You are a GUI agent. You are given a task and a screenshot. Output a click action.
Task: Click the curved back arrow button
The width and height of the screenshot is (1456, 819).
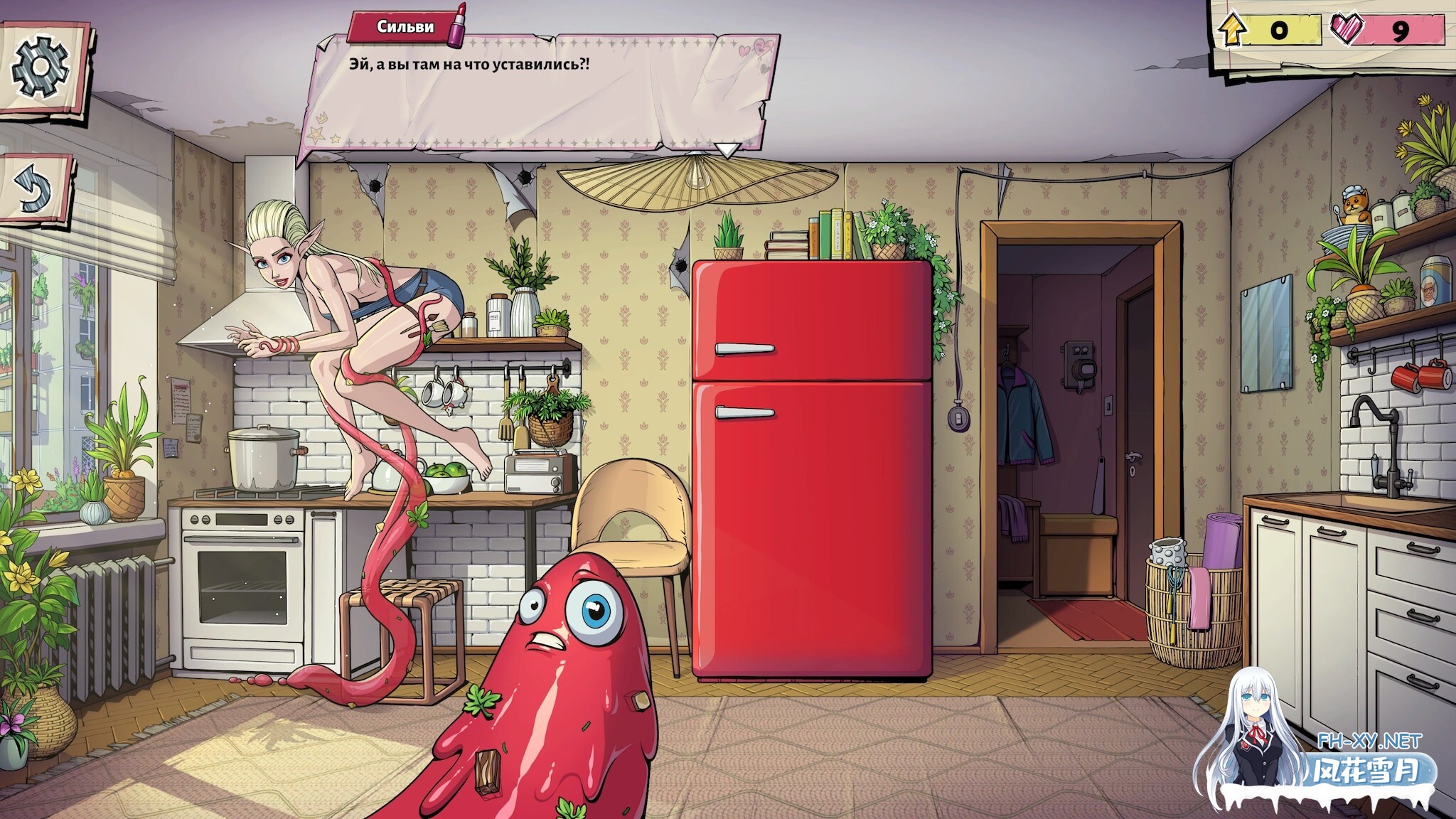coord(34,189)
